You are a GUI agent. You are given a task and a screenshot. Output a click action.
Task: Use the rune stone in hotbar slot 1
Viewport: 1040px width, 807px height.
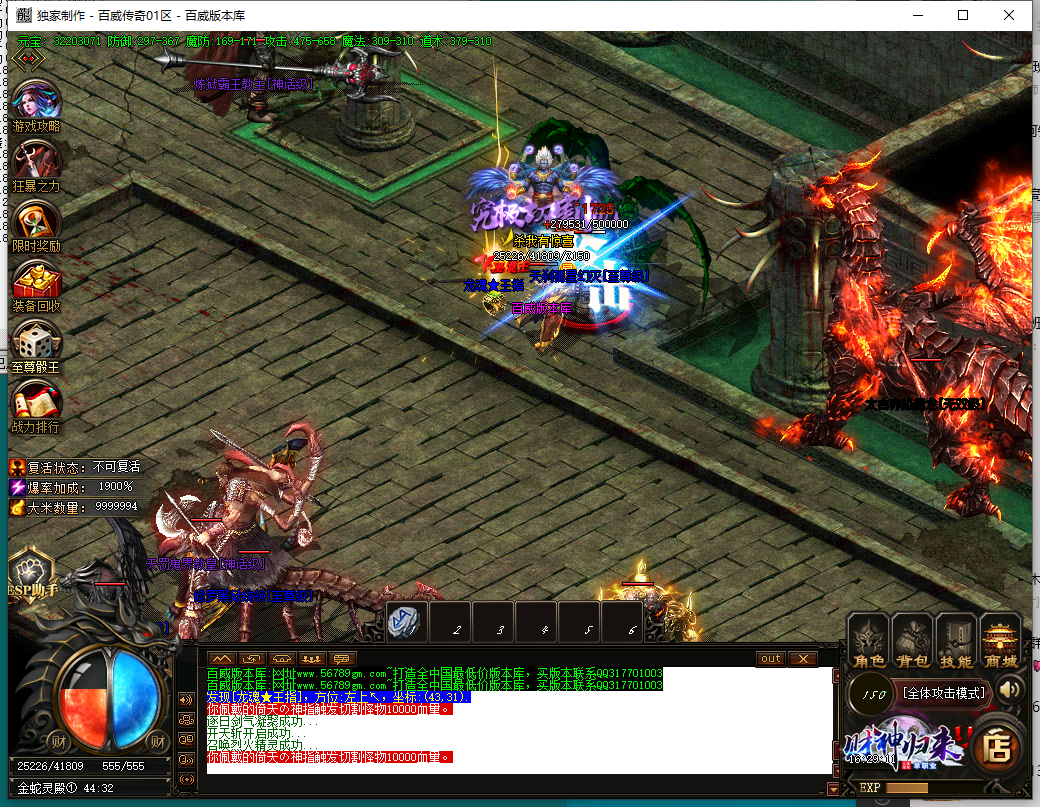tap(408, 621)
